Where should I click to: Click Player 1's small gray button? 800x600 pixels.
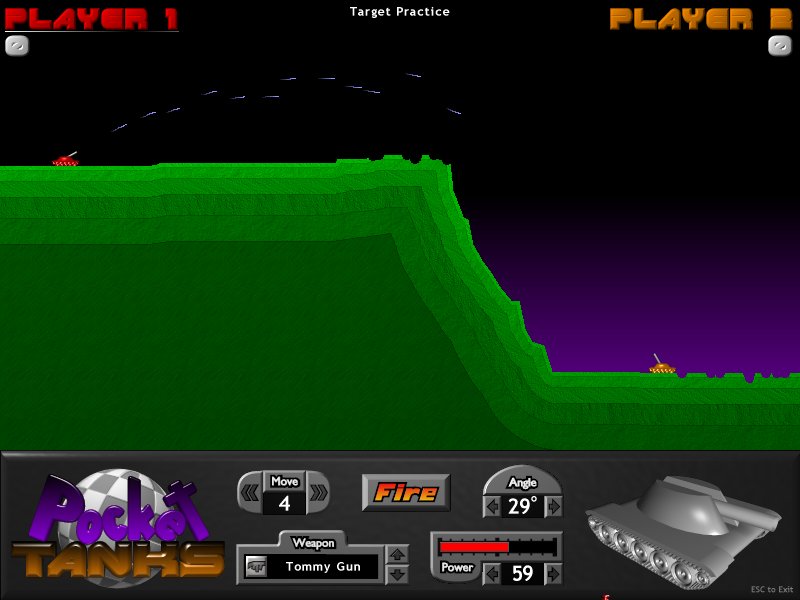17,45
